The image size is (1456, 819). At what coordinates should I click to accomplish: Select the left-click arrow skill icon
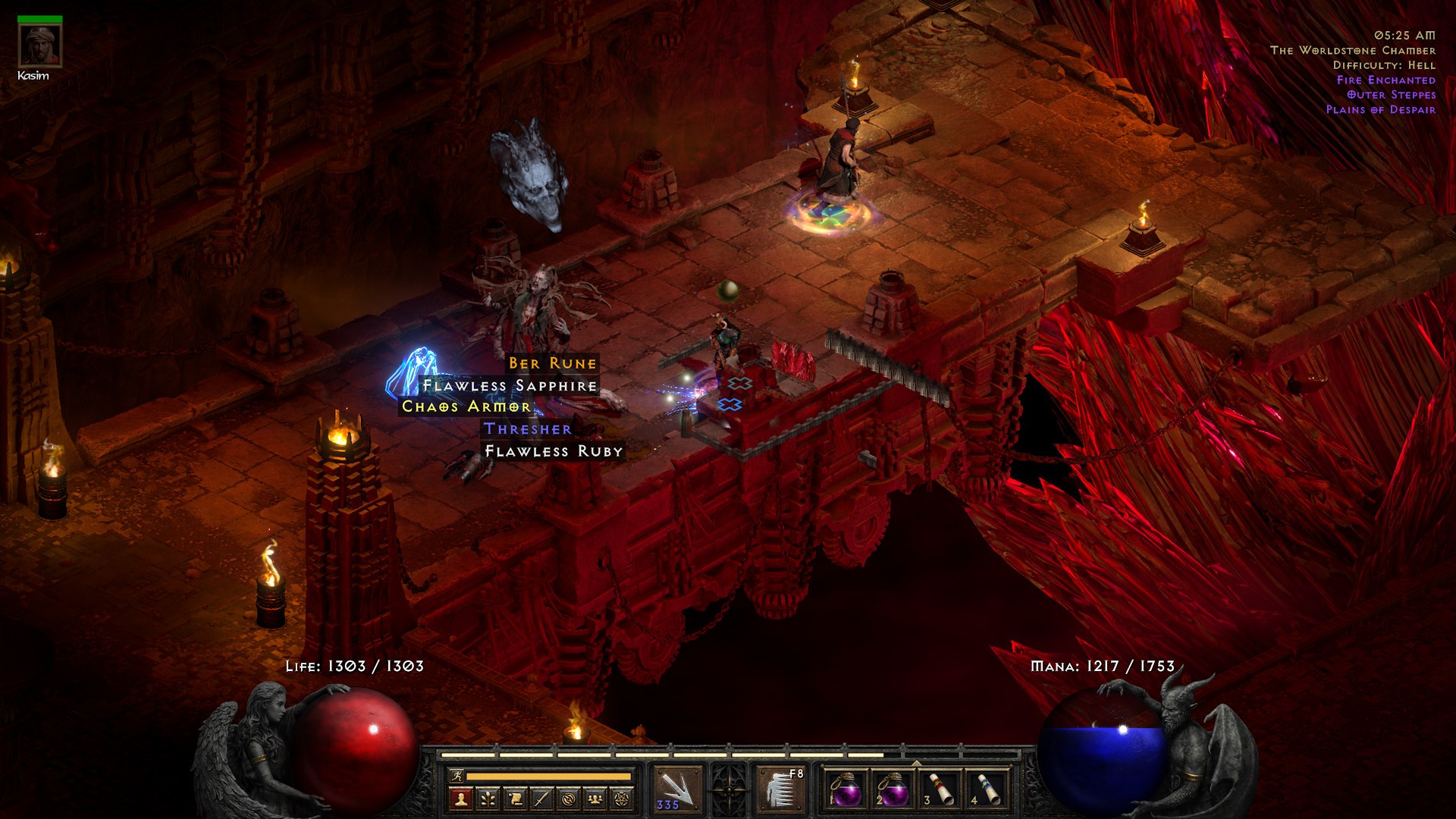point(677,789)
